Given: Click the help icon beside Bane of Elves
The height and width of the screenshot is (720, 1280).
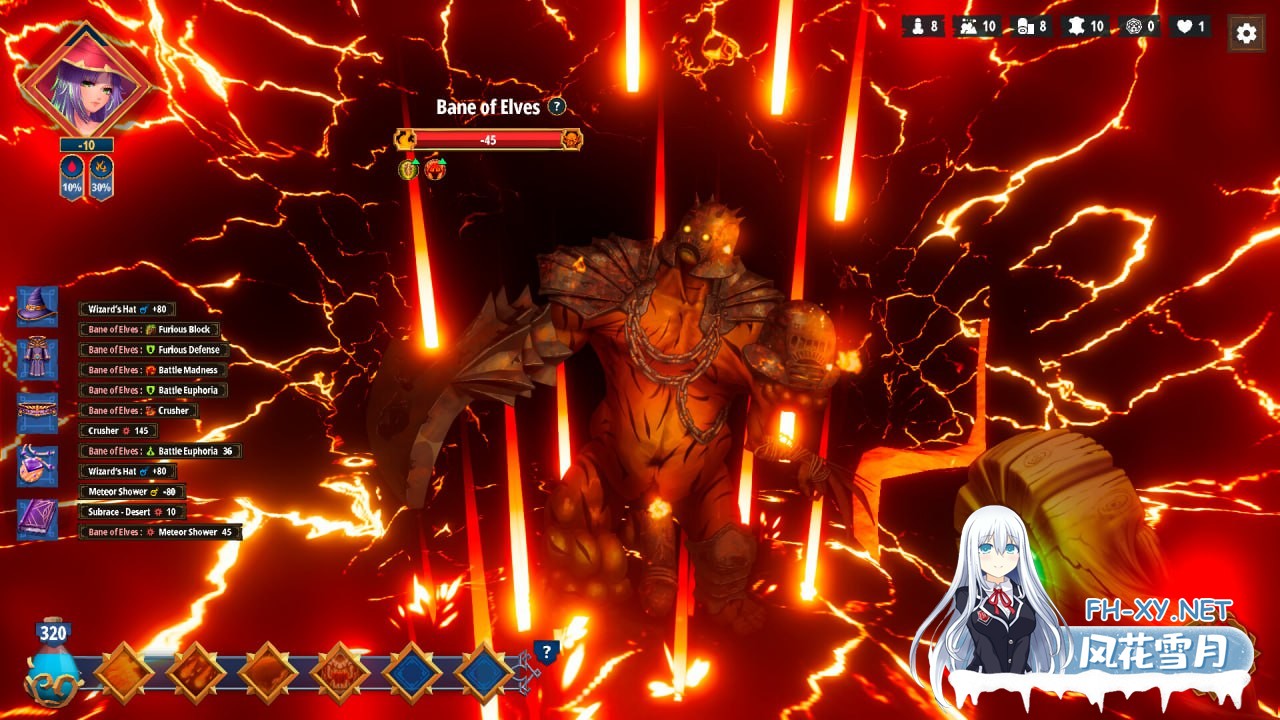Looking at the screenshot, I should tap(557, 106).
